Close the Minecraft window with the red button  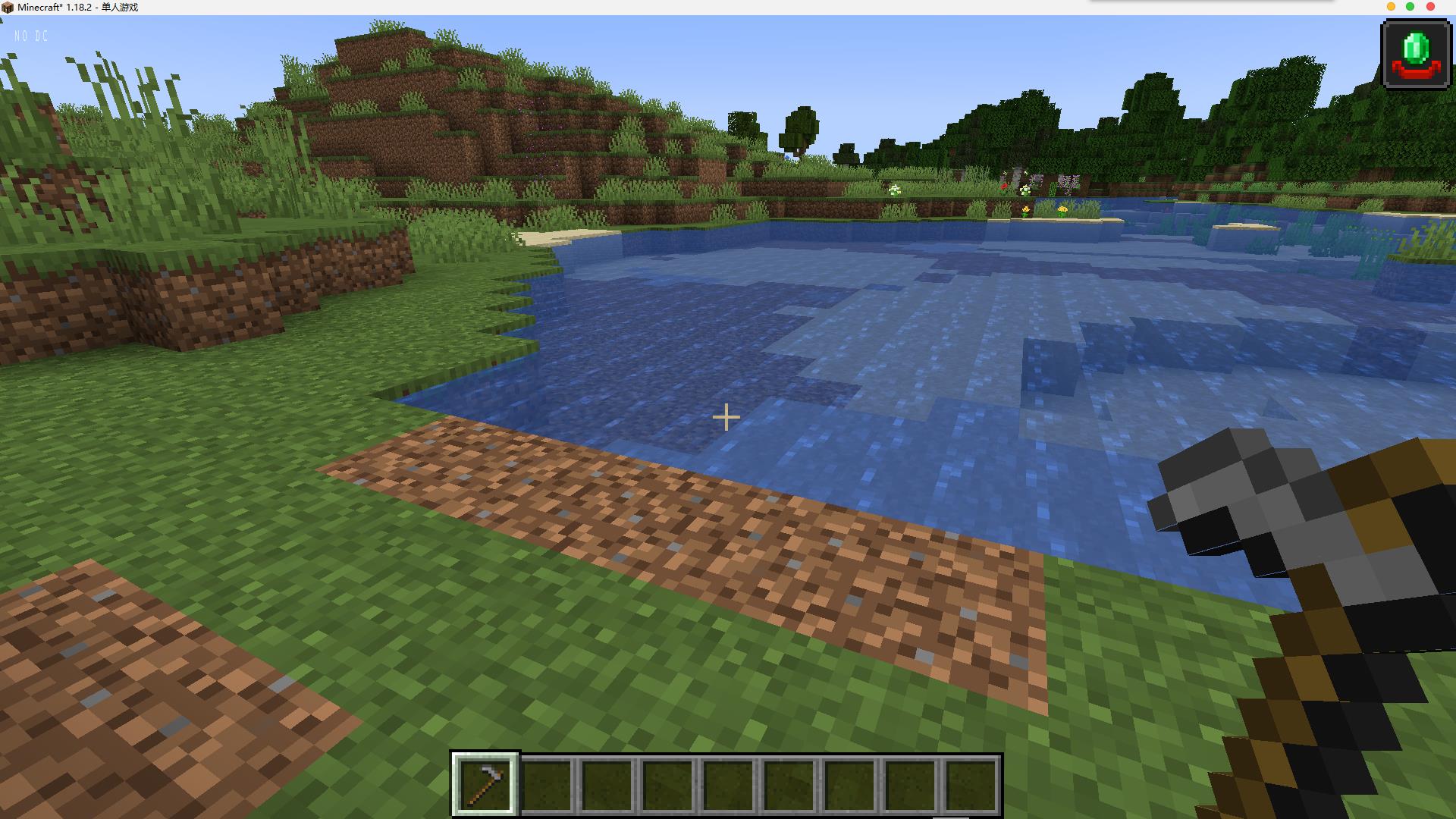click(1431, 7)
